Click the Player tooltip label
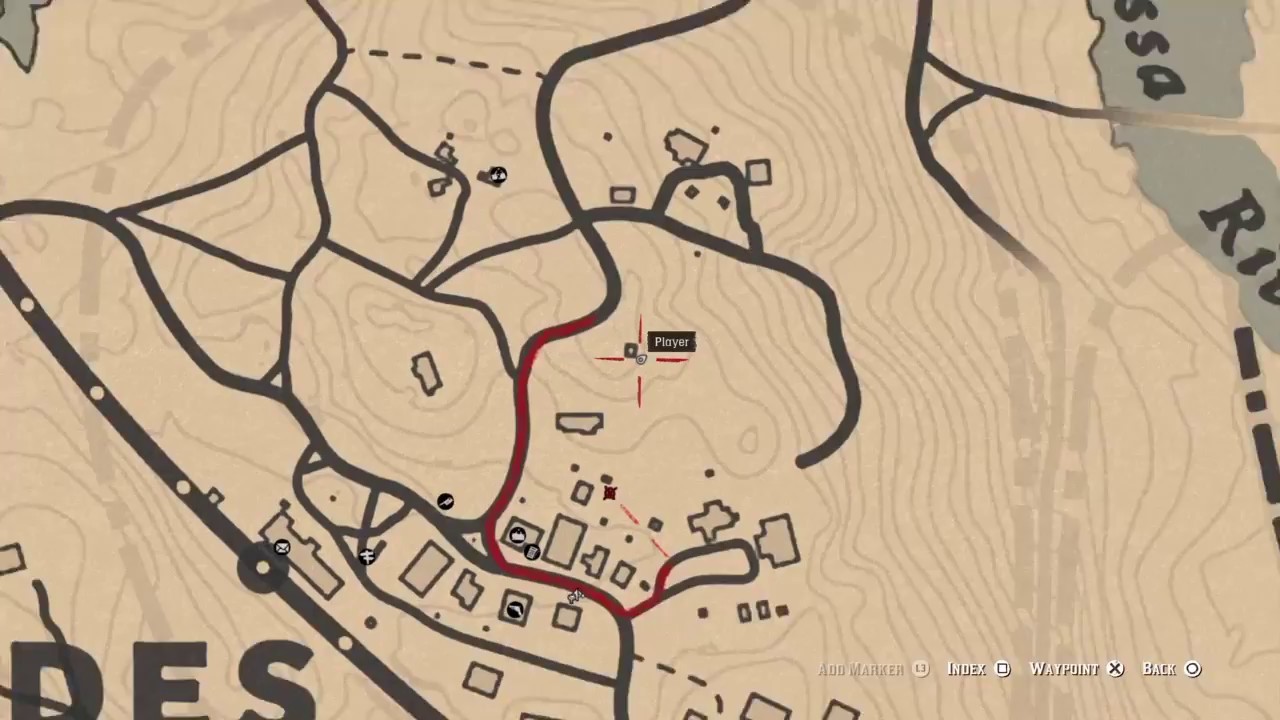The image size is (1280, 720). point(671,341)
